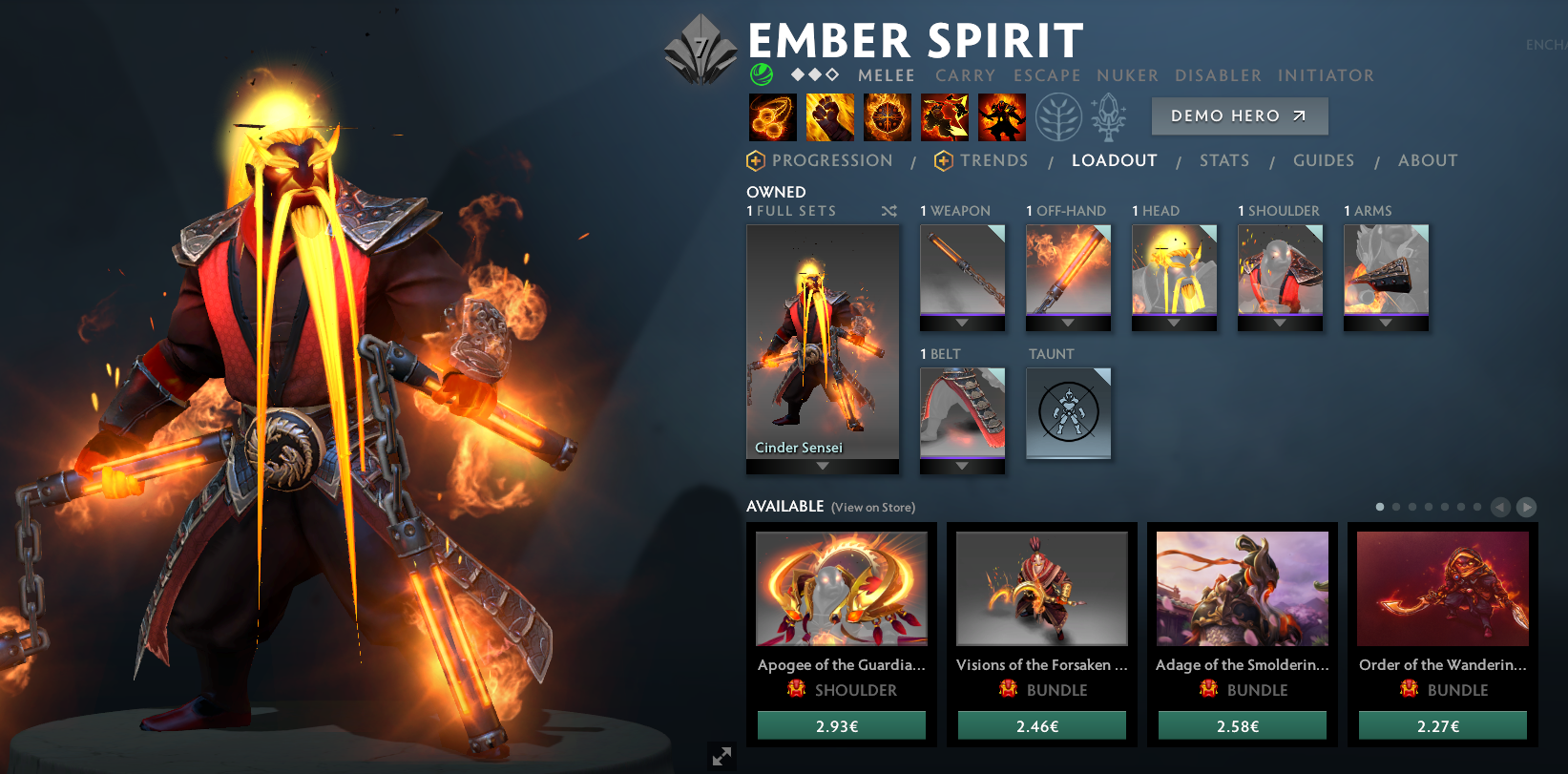1568x774 pixels.
Task: Select the third pagination dot under Available
Action: click(x=1411, y=507)
